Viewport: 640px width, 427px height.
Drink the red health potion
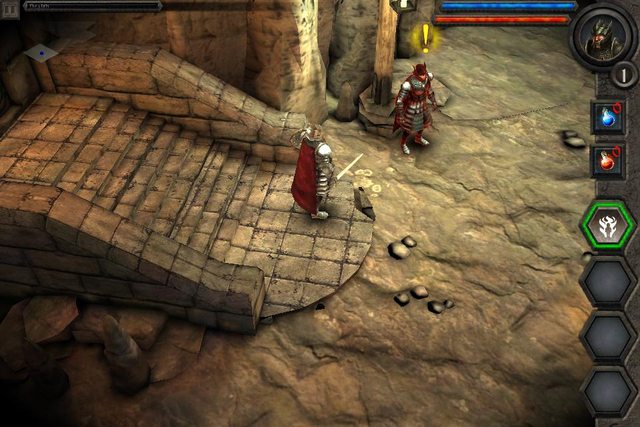pos(607,160)
